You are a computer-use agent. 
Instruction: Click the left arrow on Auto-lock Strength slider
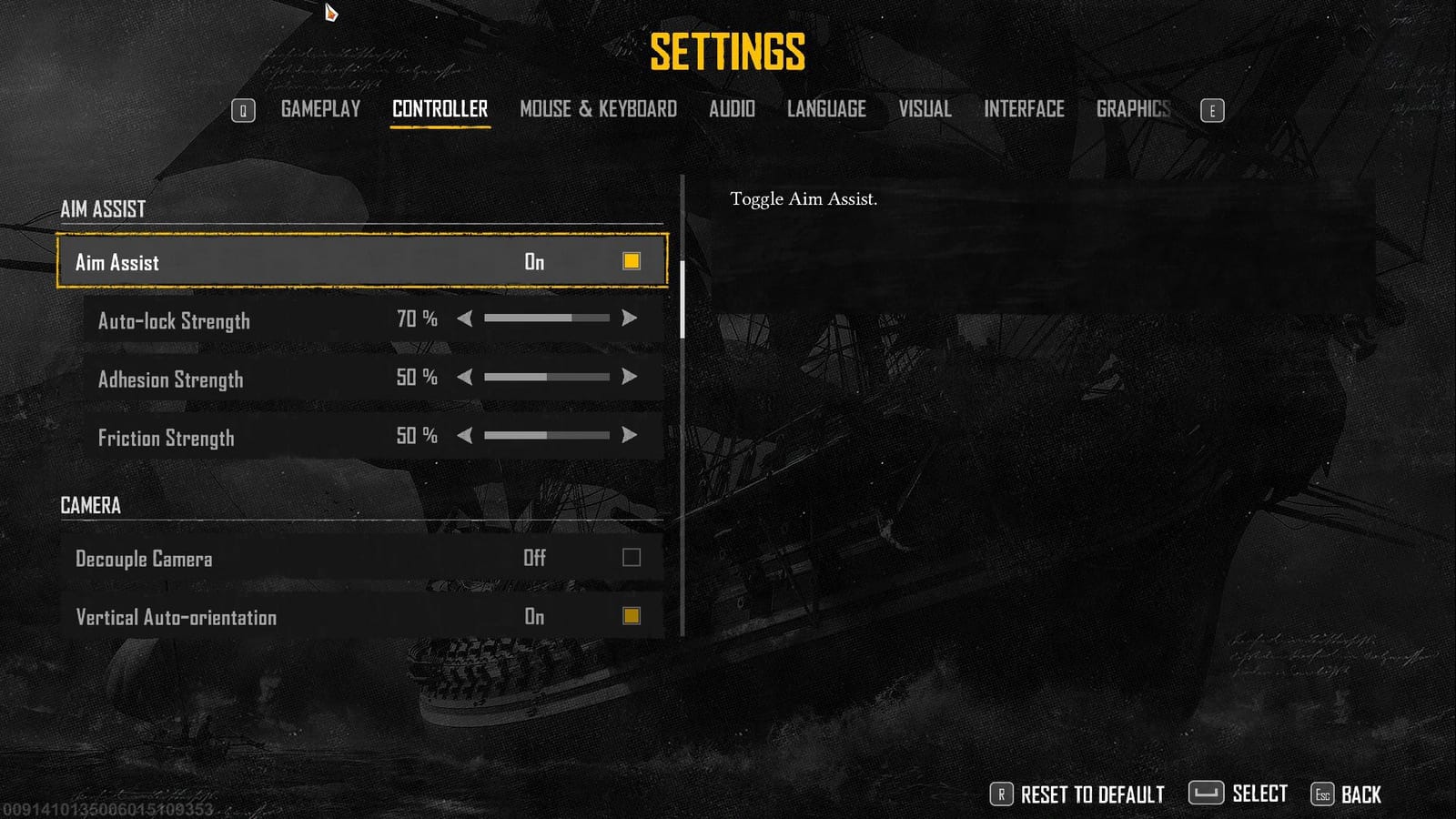tap(466, 318)
